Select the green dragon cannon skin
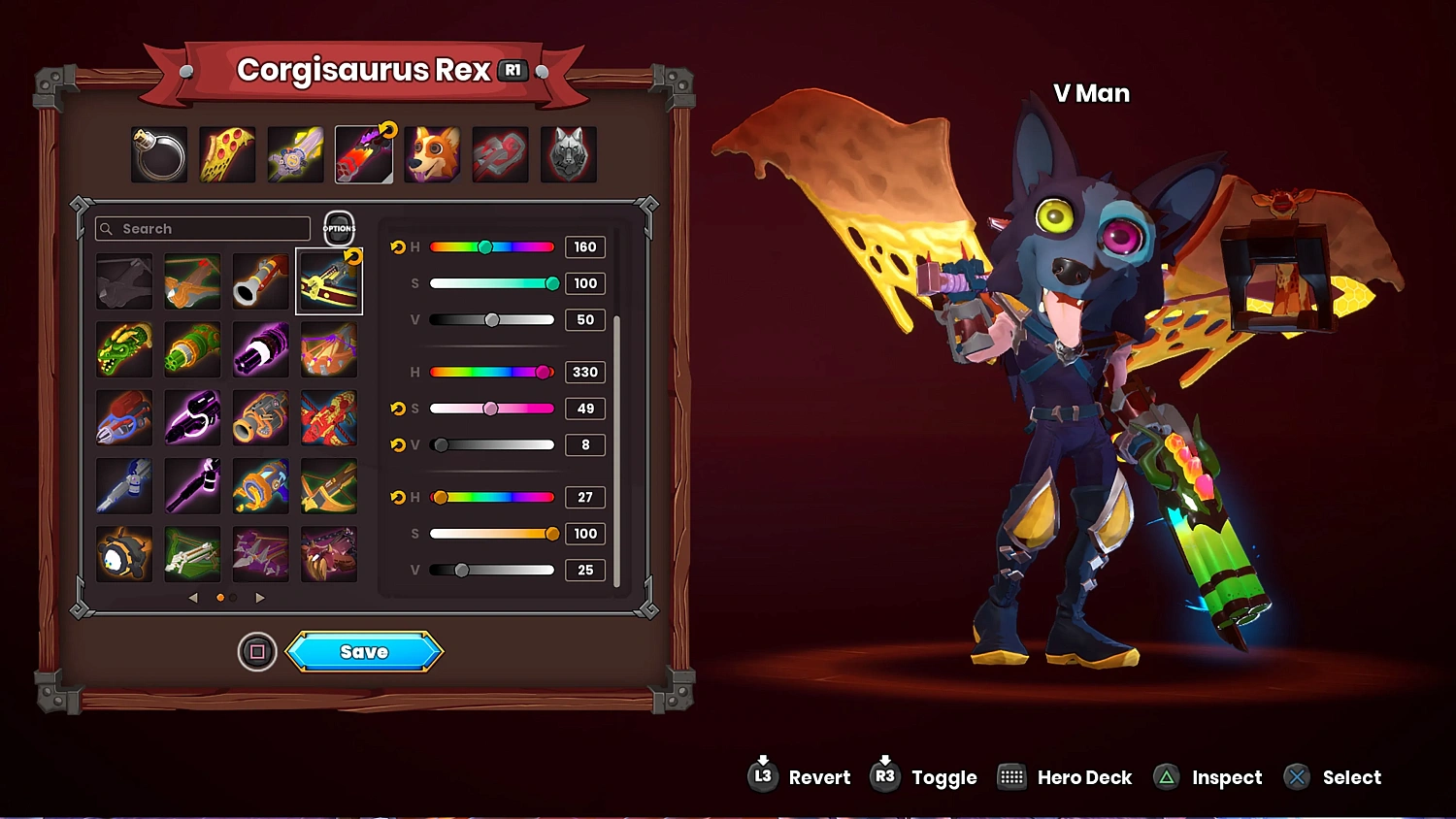This screenshot has height=819, width=1456. pos(124,348)
